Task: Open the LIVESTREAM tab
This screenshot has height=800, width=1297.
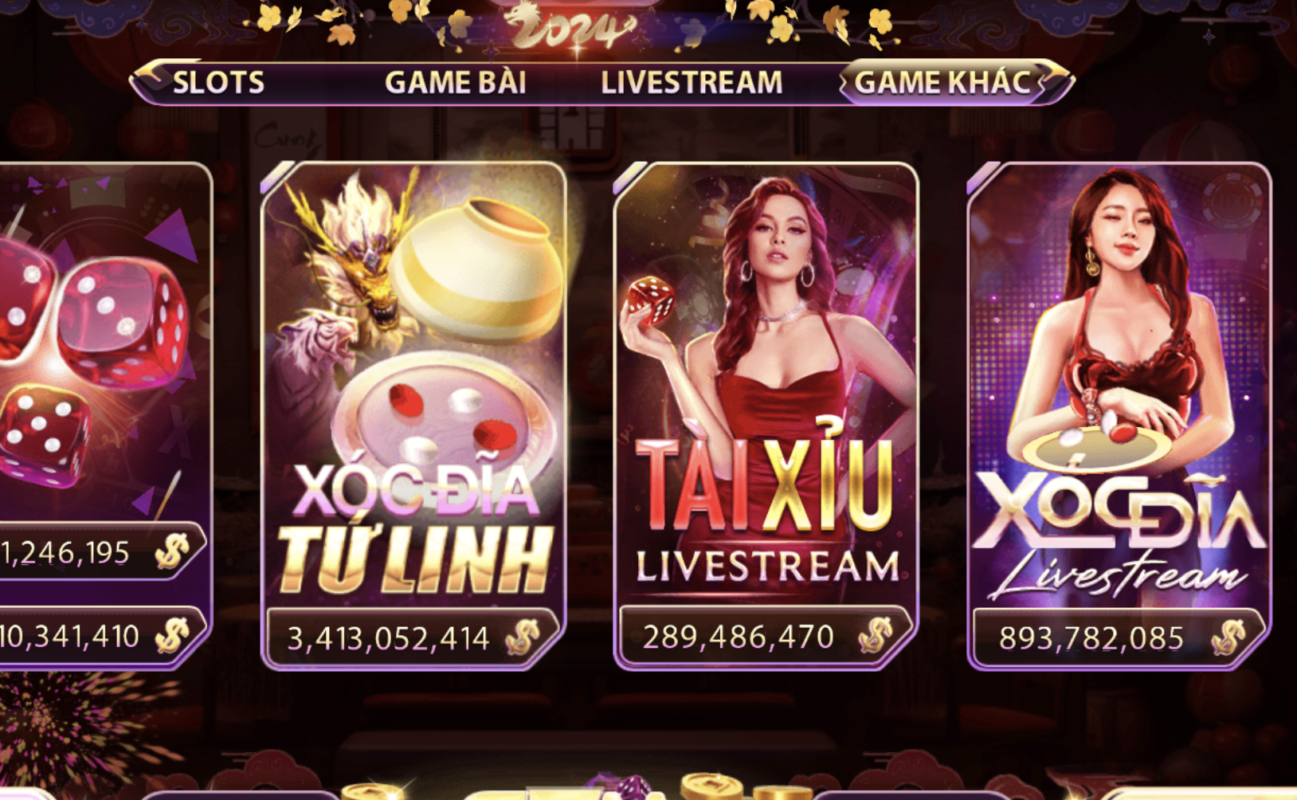Action: coord(690,83)
